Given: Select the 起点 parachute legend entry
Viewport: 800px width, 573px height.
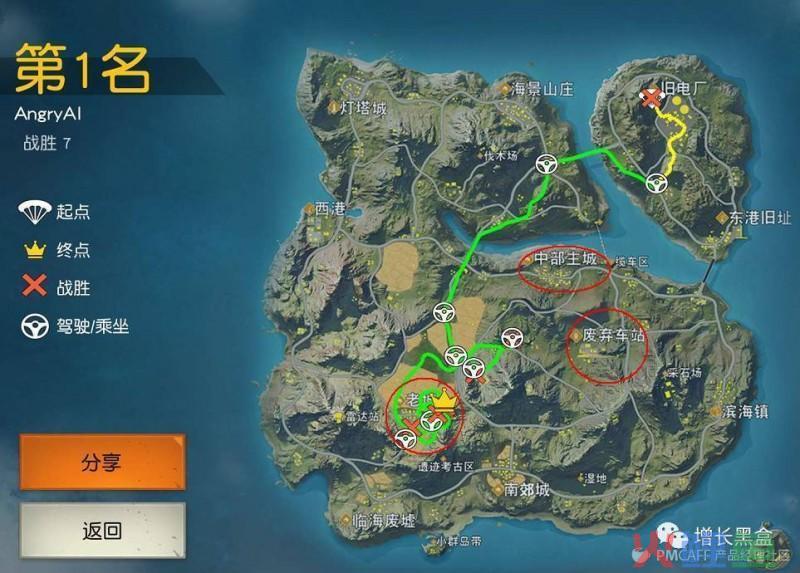Looking at the screenshot, I should click(x=55, y=211).
